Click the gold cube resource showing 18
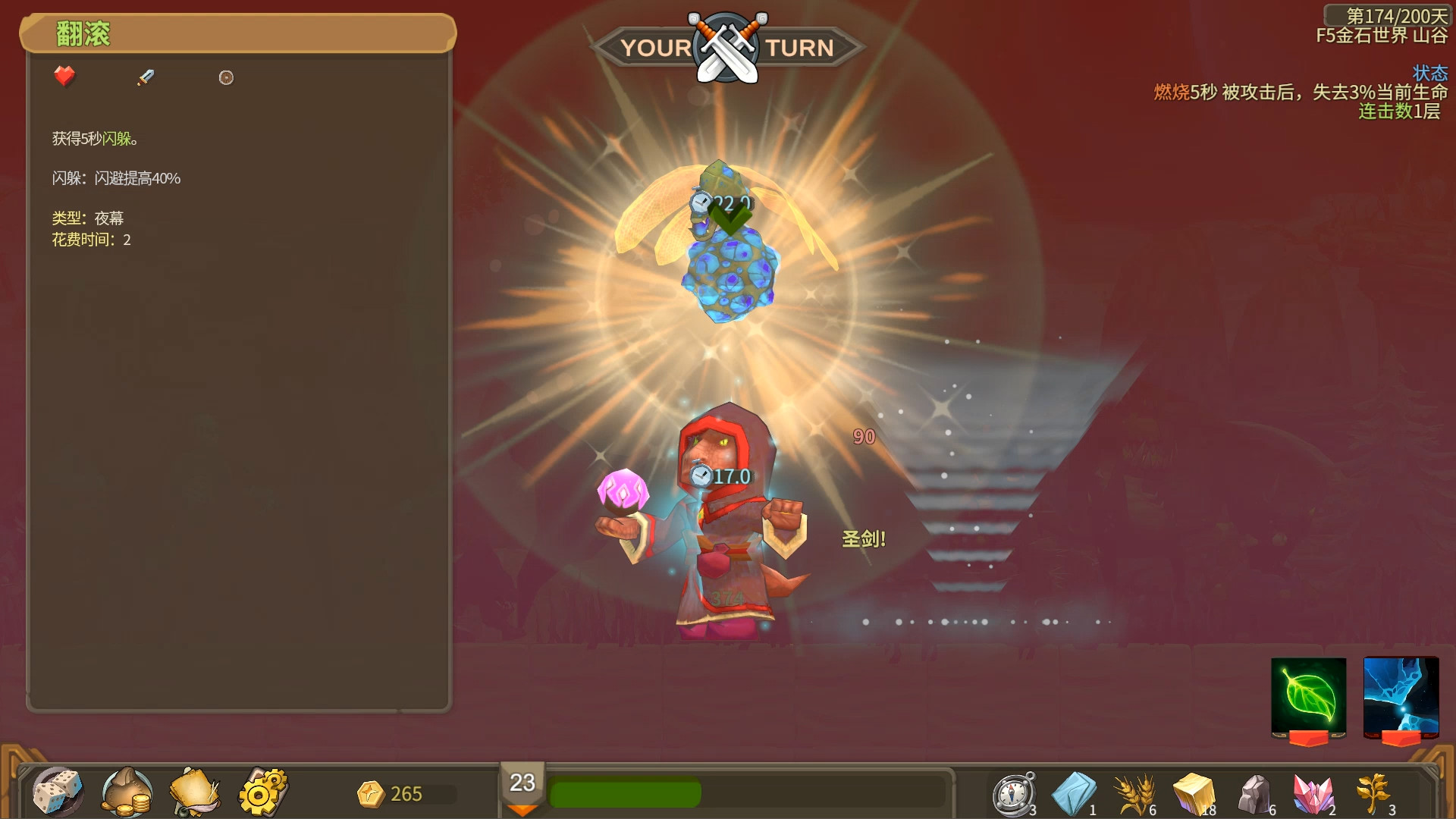 [x=1194, y=792]
